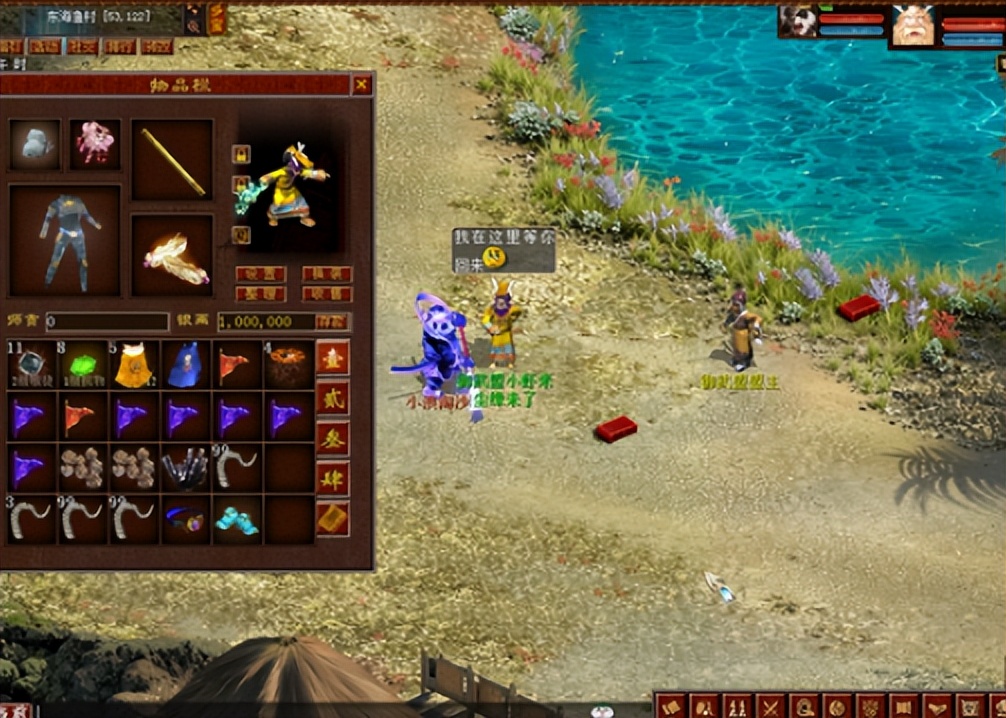The image size is (1006, 718).
Task: Choose the pink flower accessory slot
Action: click(95, 145)
